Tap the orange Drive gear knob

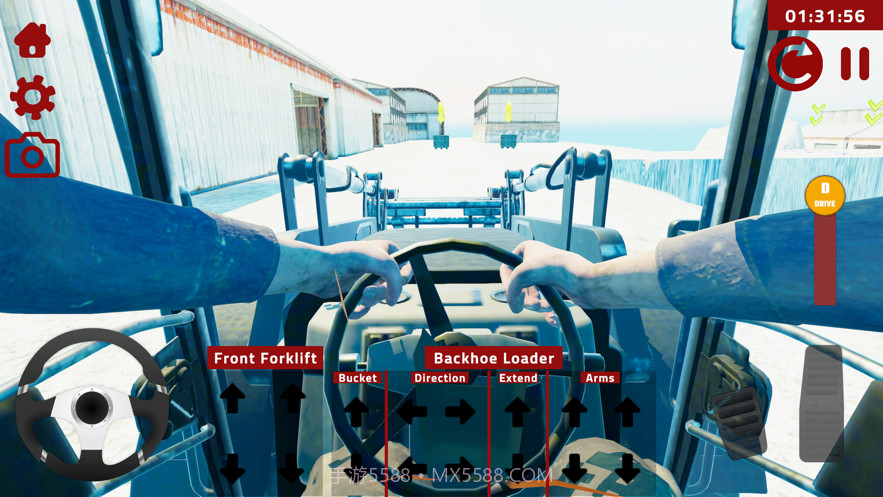tap(824, 195)
